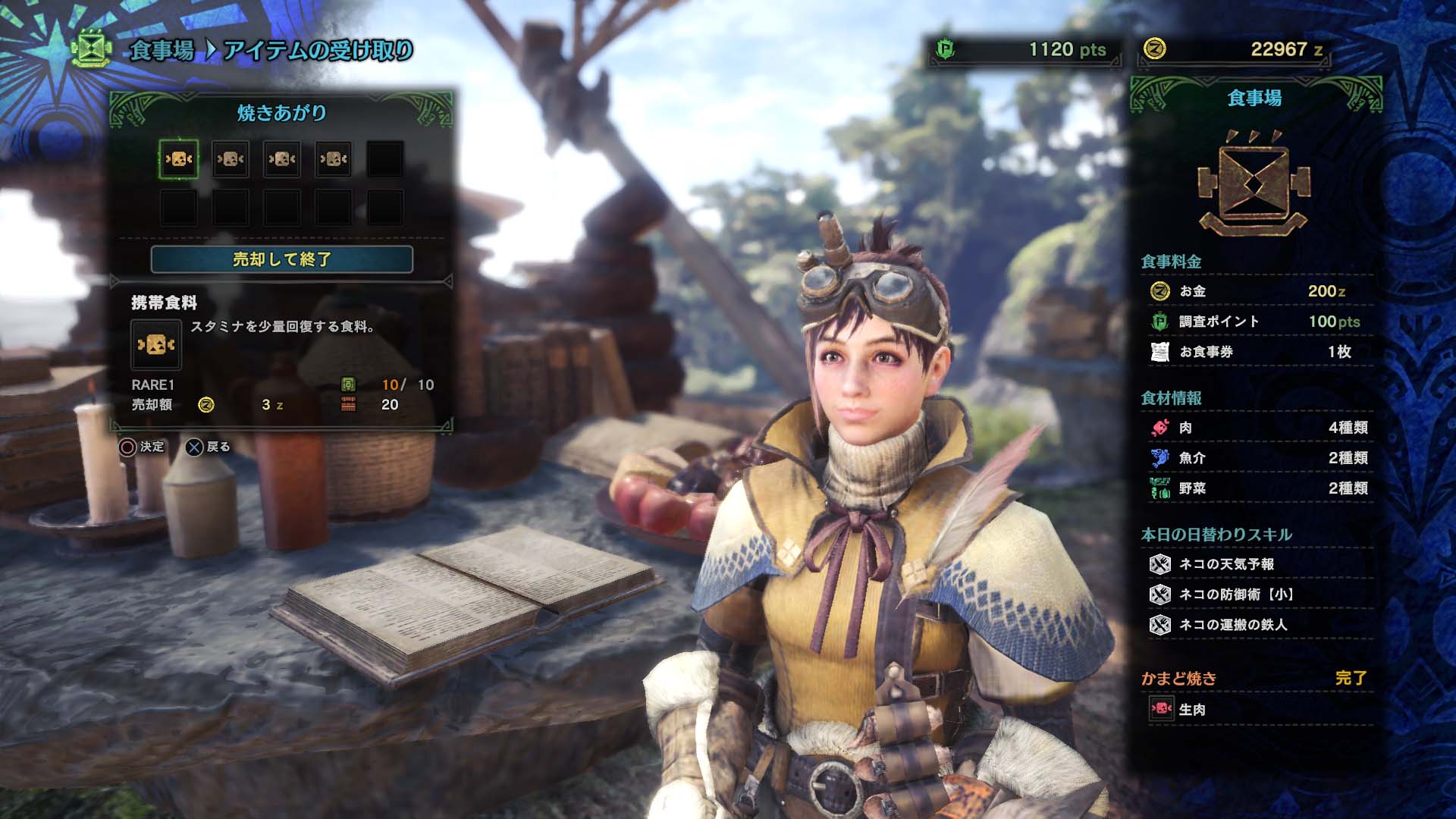Choose 売却して終了 to sell and finish
Viewport: 1456px width, 819px height.
(x=281, y=259)
